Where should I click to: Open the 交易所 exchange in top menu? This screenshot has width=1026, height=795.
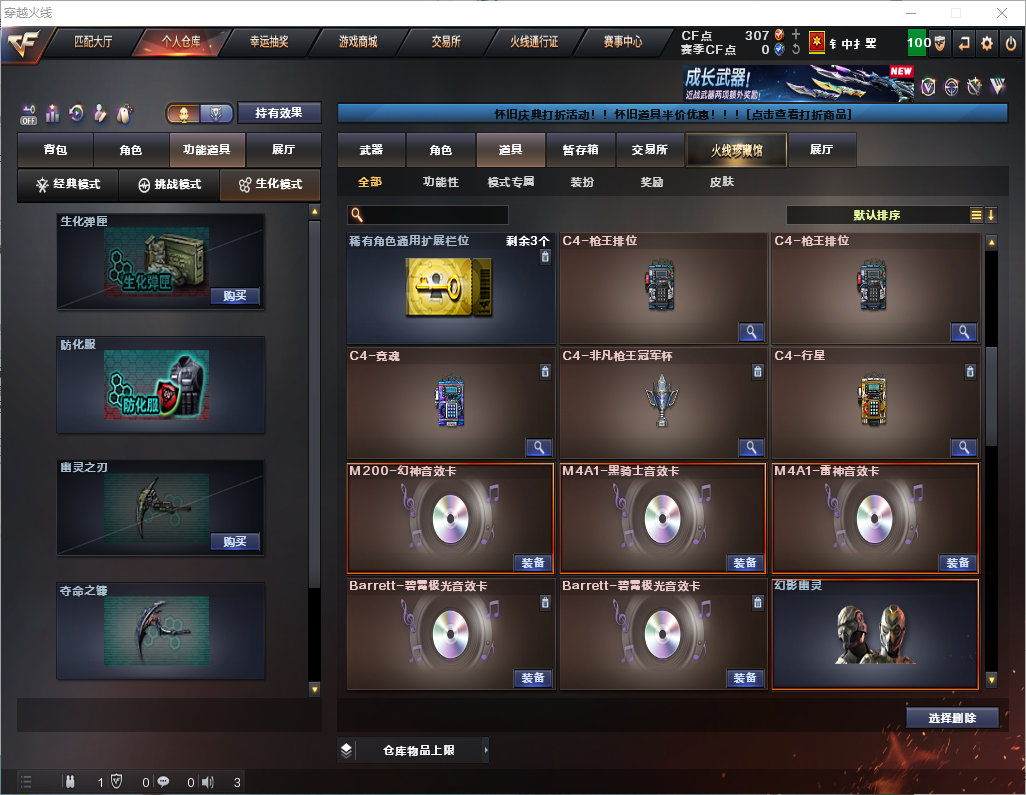pos(446,42)
